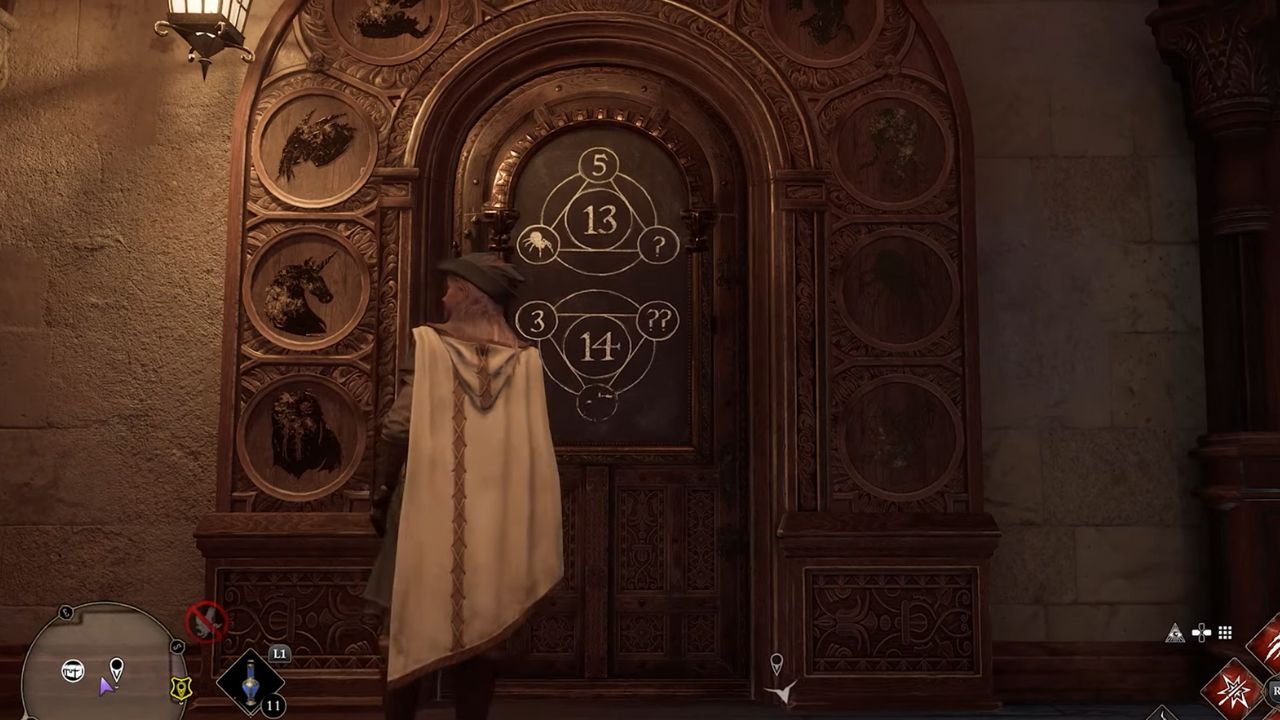This screenshot has height=720, width=1280.
Task: Click the spell grid icon beside the D-pad
Action: click(x=1224, y=632)
